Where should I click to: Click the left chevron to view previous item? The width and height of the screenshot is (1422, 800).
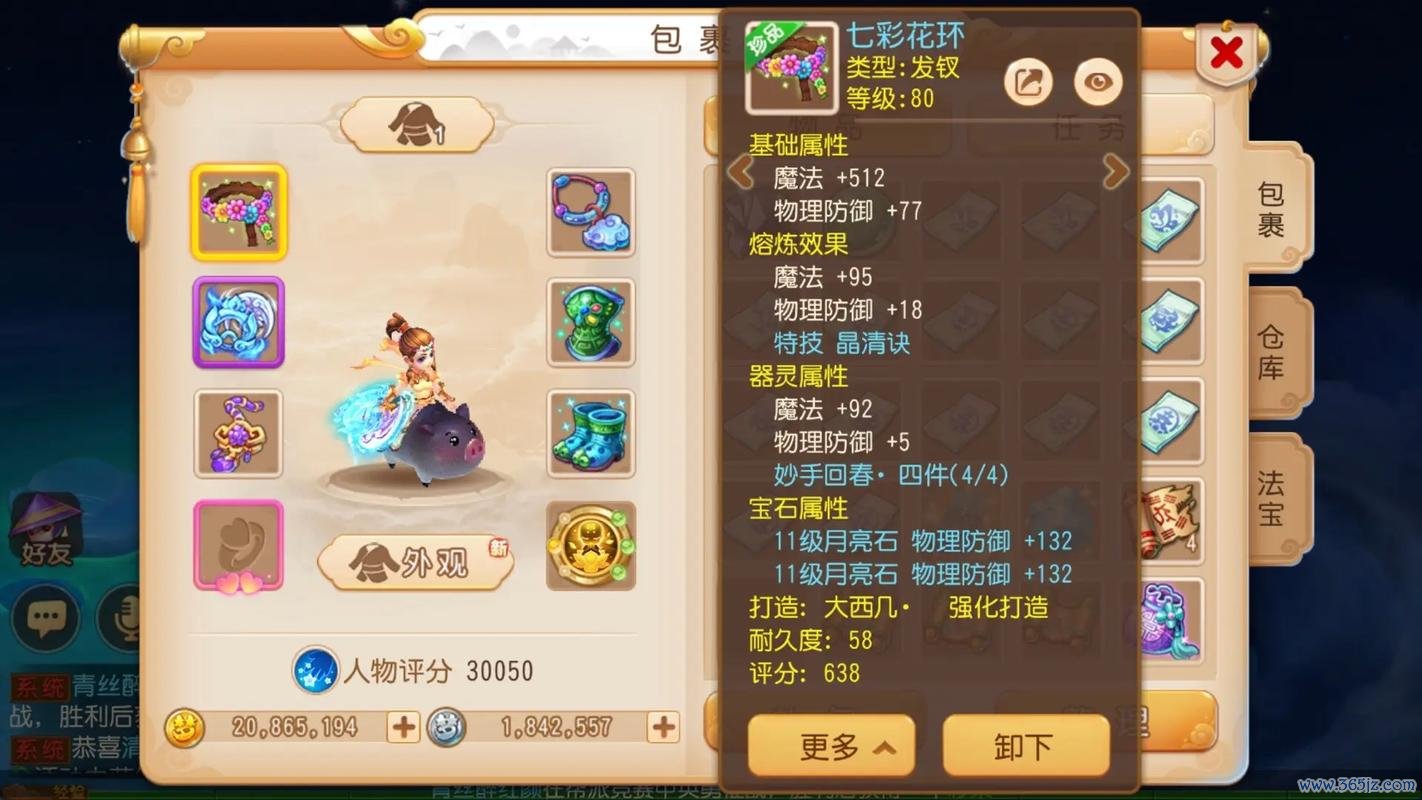click(740, 172)
